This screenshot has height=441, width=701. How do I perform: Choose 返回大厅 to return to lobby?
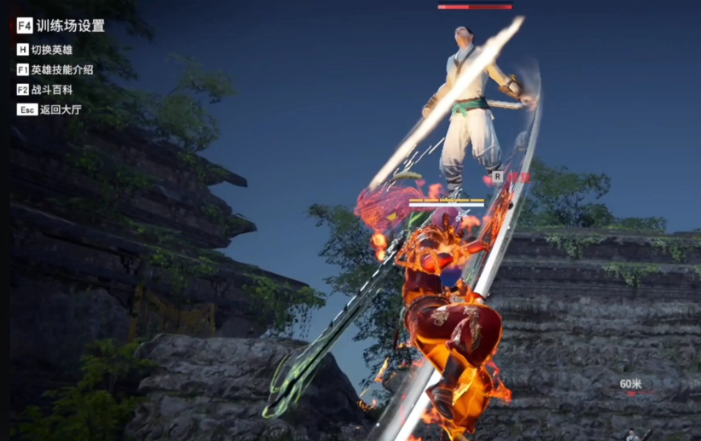tap(58, 109)
